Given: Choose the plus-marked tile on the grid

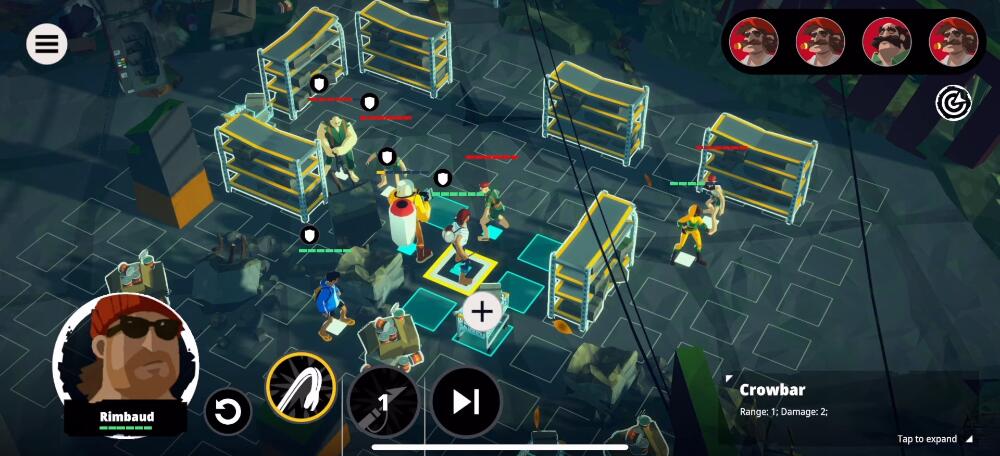Looking at the screenshot, I should coord(482,312).
